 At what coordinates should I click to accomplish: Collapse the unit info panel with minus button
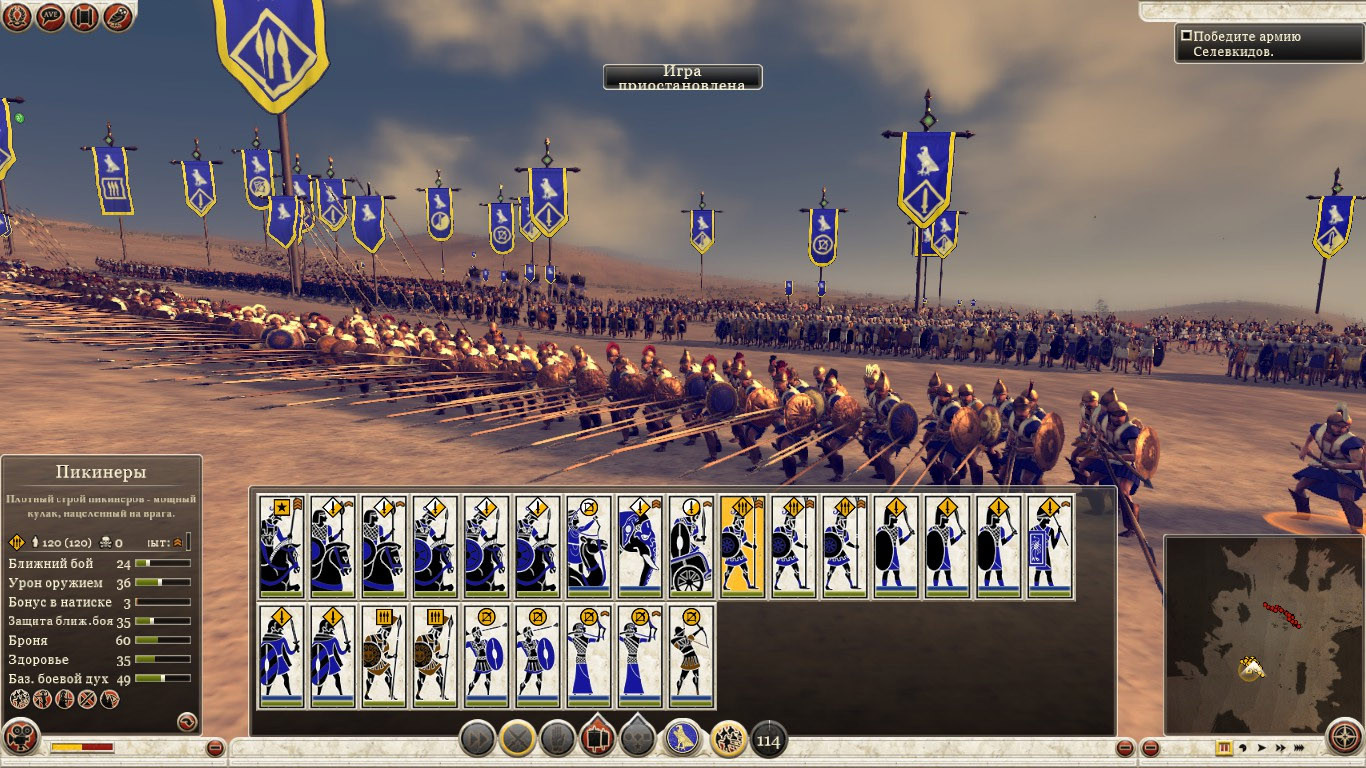(x=215, y=748)
